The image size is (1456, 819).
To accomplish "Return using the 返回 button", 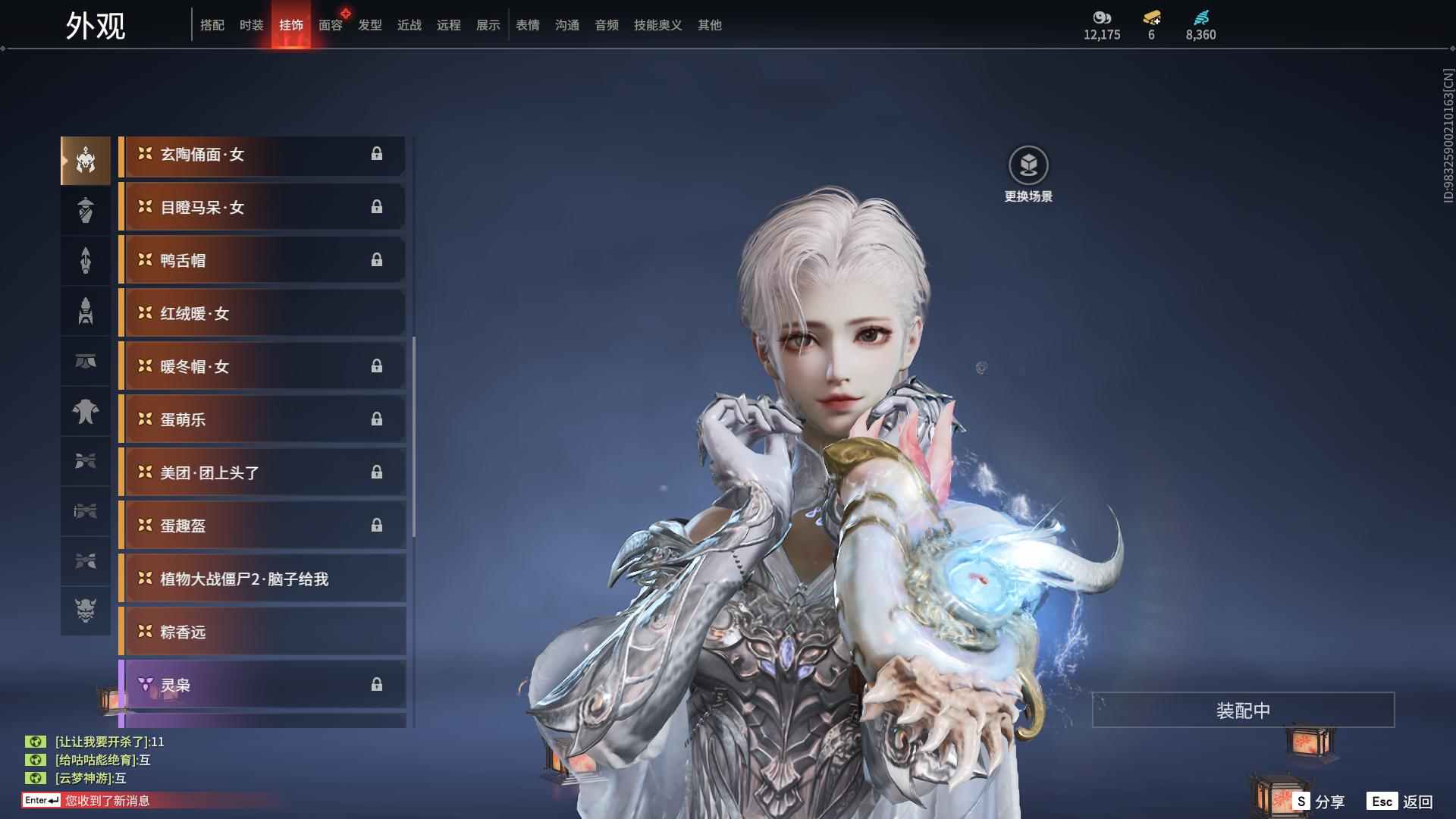I will pyautogui.click(x=1401, y=801).
